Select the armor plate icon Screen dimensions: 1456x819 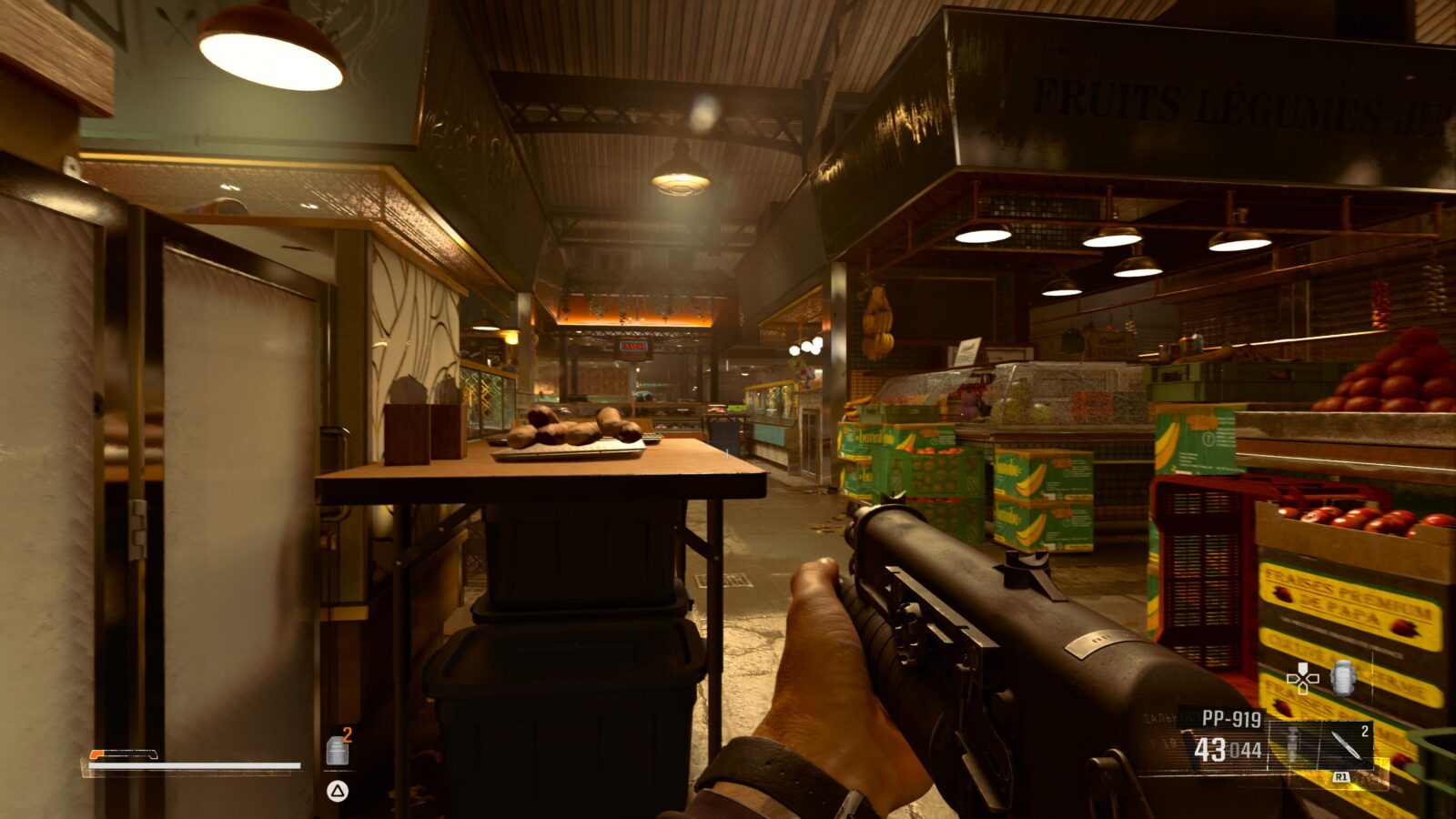click(x=338, y=752)
